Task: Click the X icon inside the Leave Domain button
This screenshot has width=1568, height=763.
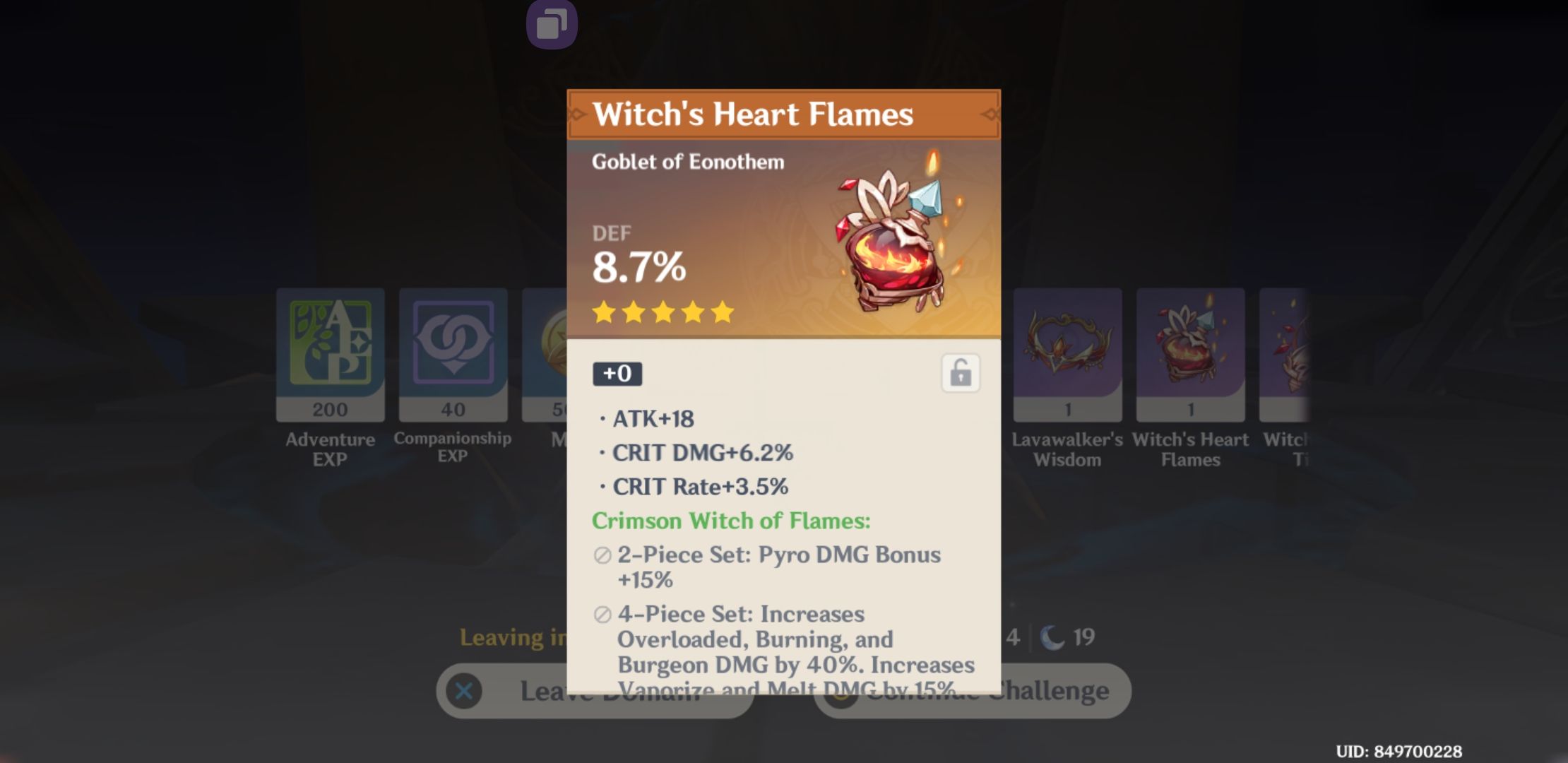Action: point(465,691)
